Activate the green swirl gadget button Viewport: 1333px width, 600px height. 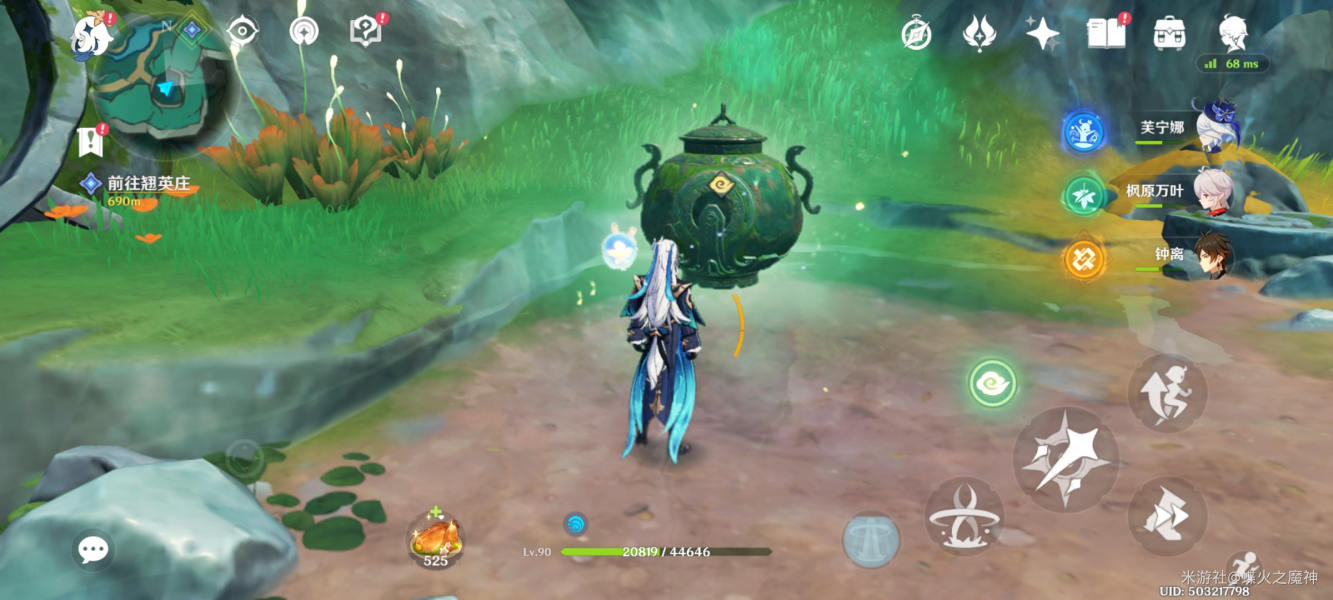pyautogui.click(x=992, y=383)
